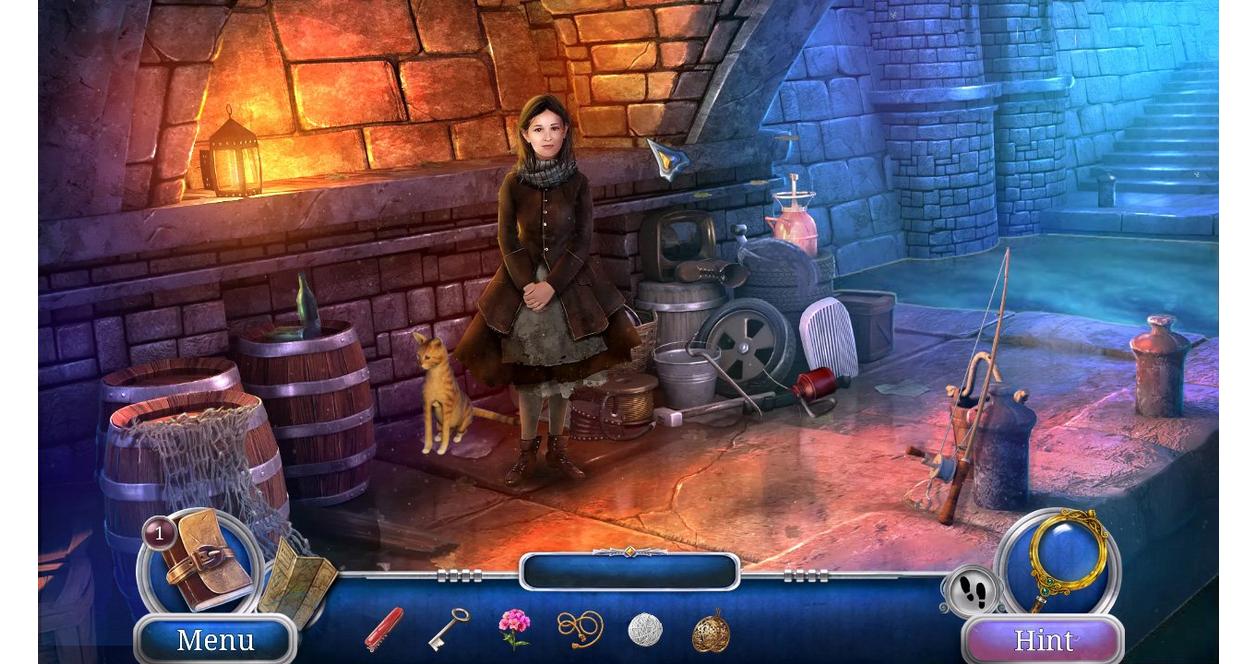Choose the coiled rope inventory item
The width and height of the screenshot is (1256, 664).
[x=580, y=629]
